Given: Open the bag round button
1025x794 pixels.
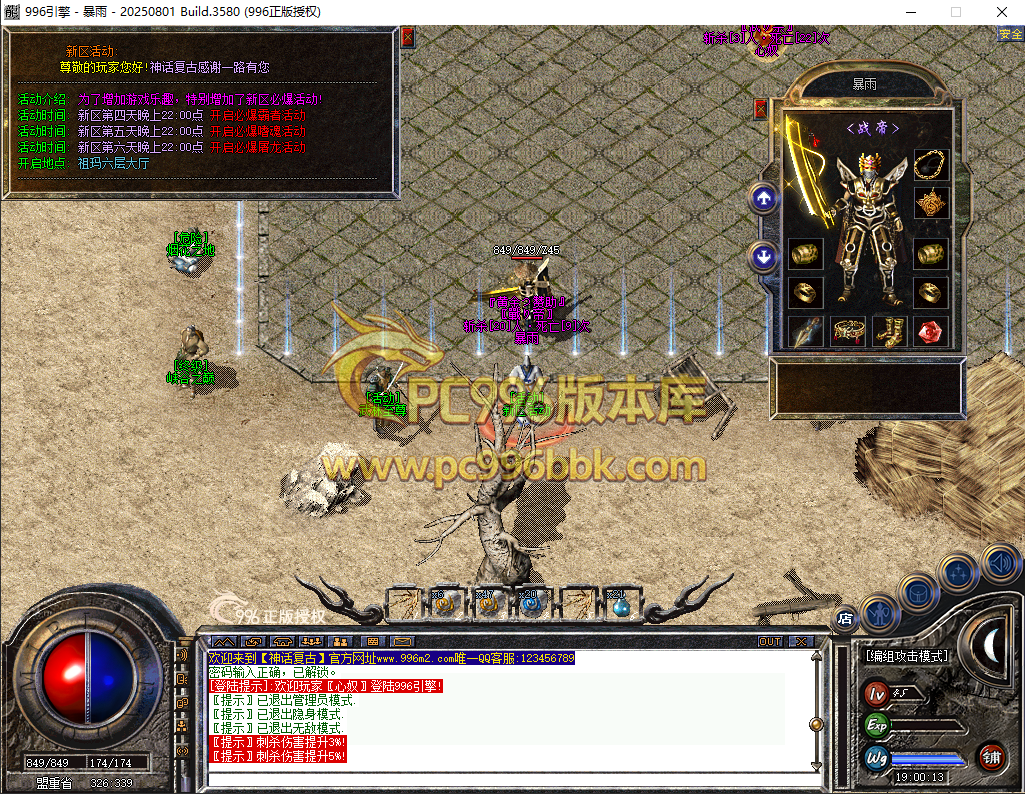Looking at the screenshot, I should coord(916,591).
